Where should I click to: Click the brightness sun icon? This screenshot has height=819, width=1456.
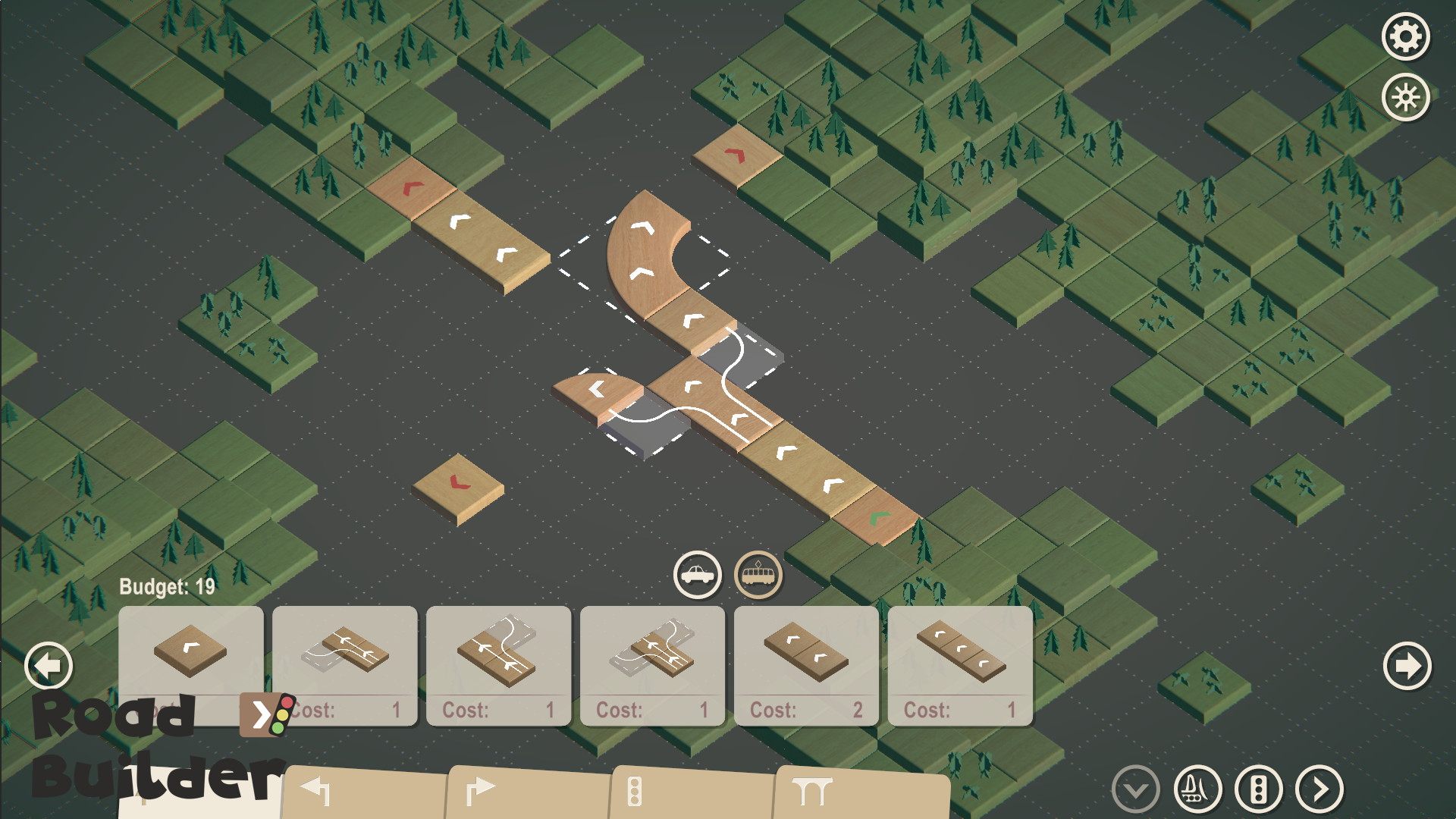pos(1404,96)
